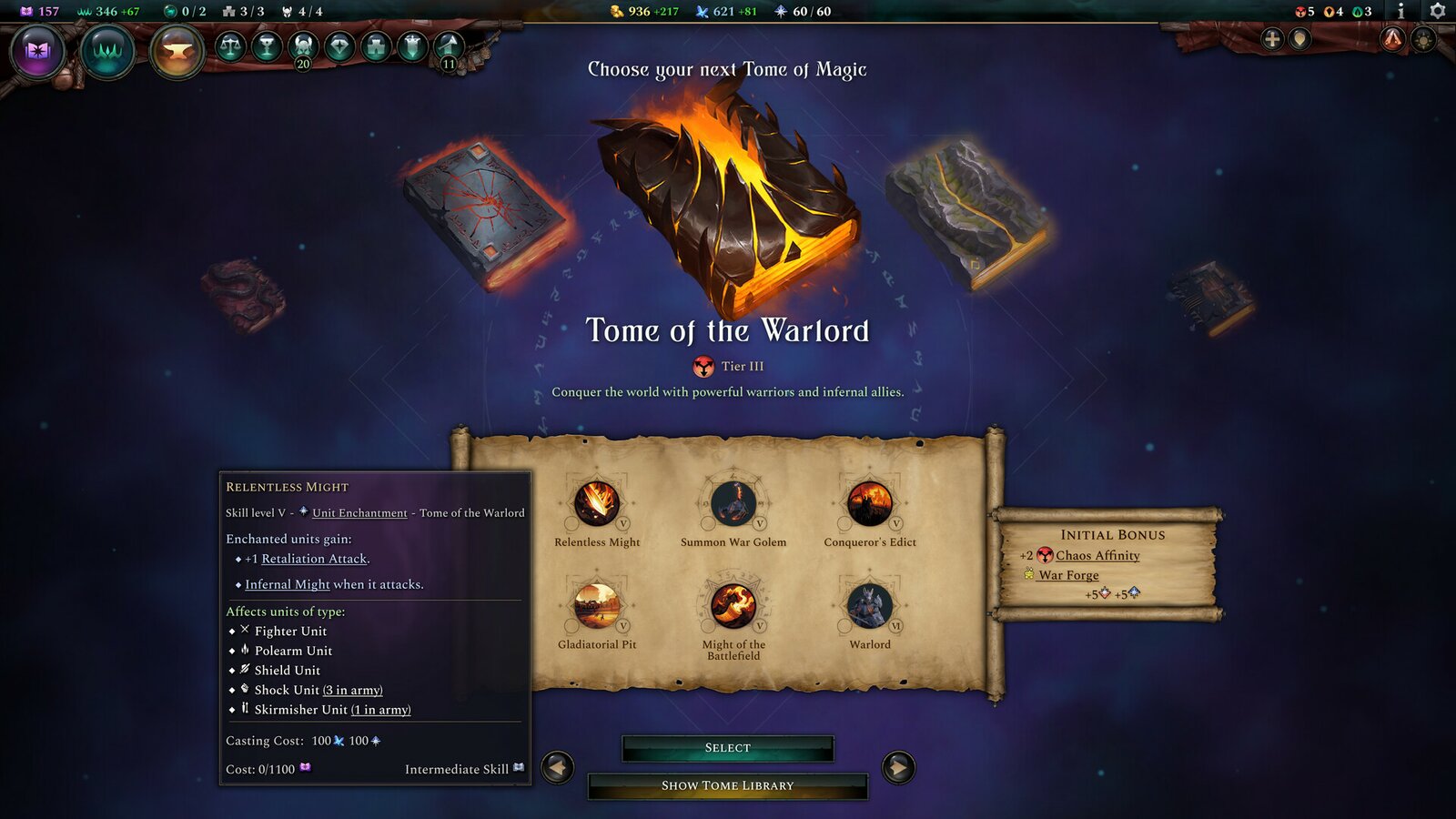This screenshot has width=1456, height=819.
Task: Open the diplomacy scales icon
Action: [x=229, y=48]
